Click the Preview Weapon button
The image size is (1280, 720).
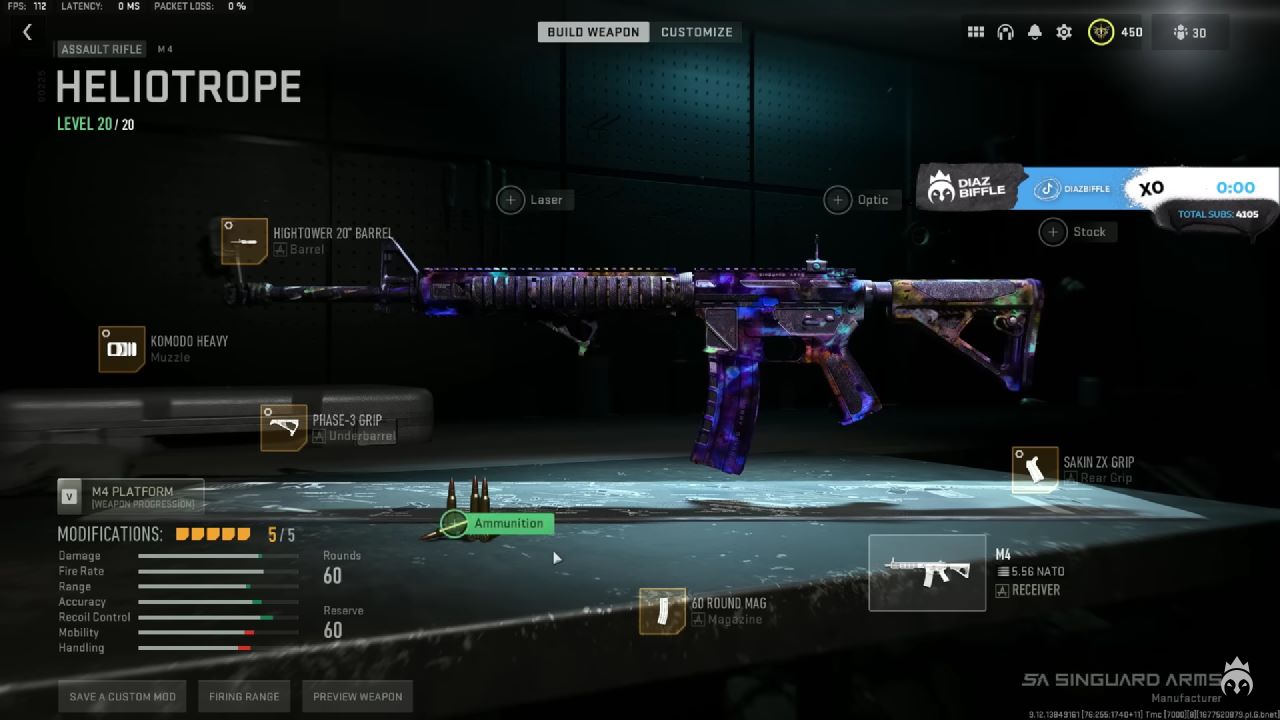pos(357,696)
